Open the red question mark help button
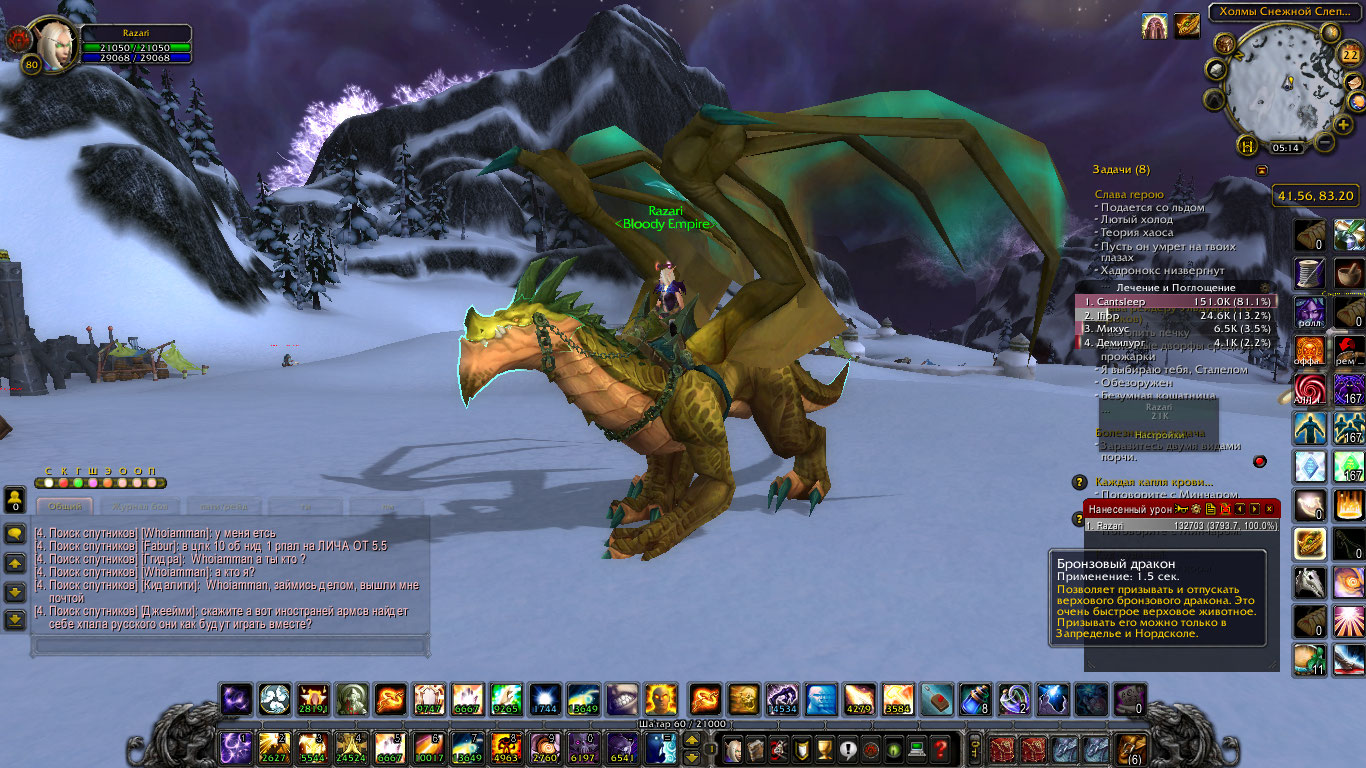This screenshot has width=1366, height=768. pyautogui.click(x=941, y=748)
